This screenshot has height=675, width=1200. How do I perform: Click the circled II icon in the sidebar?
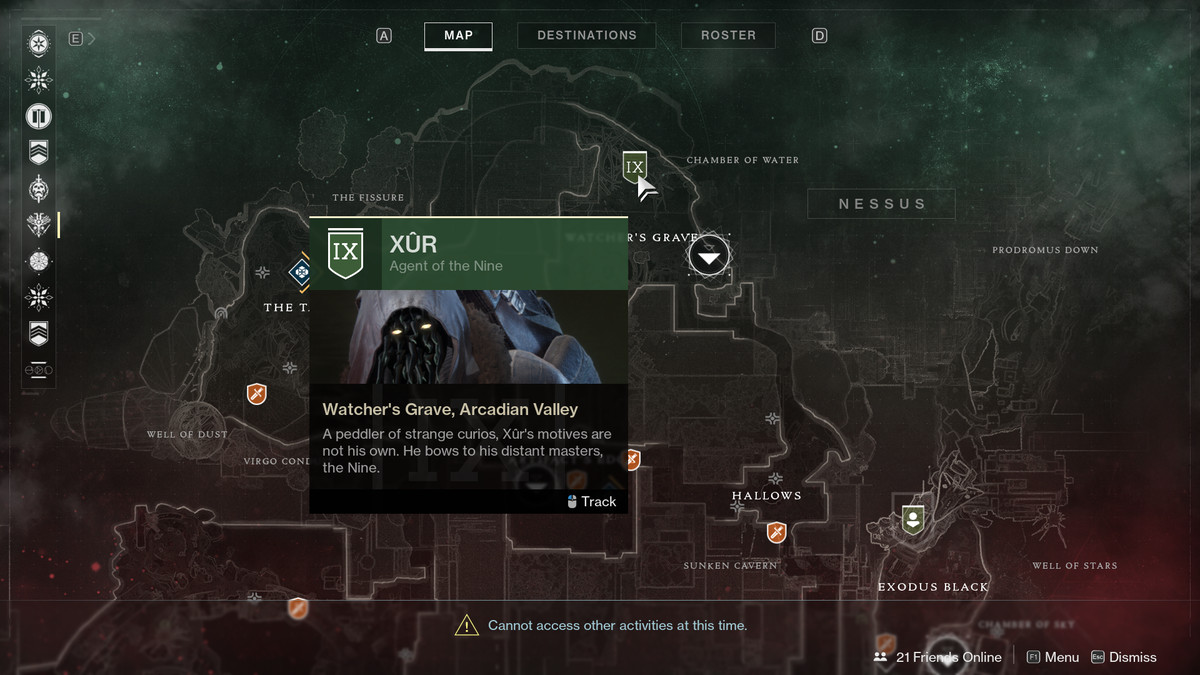(x=39, y=116)
